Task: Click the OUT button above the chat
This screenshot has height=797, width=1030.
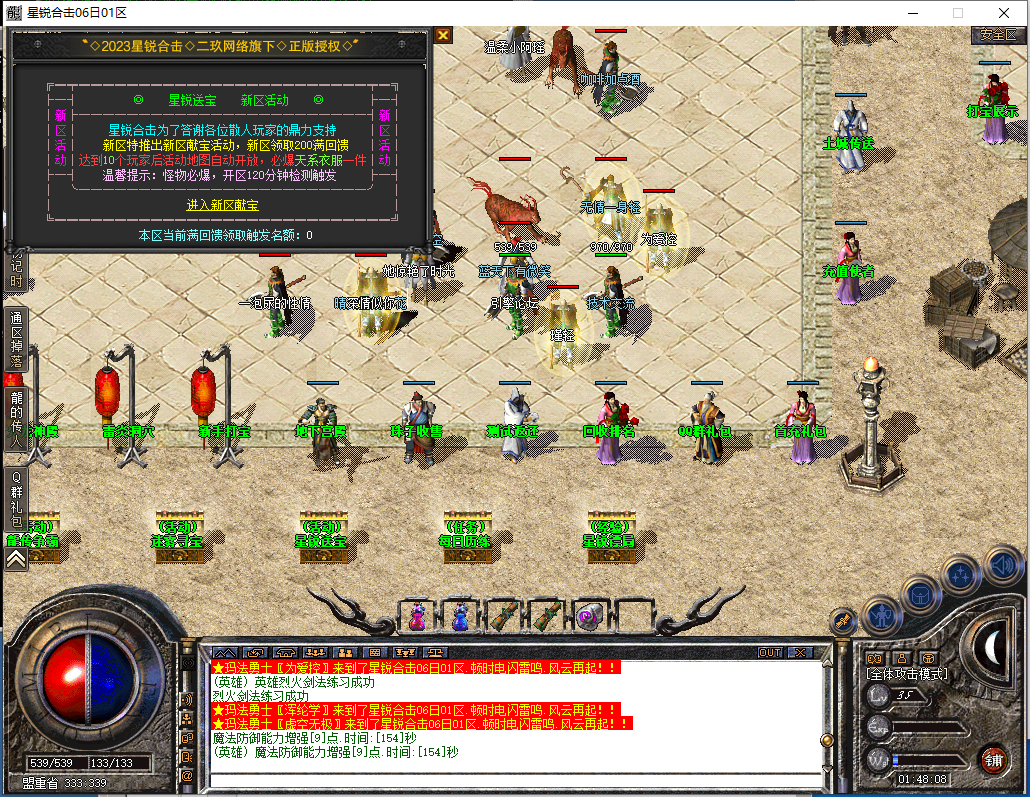Action: click(x=769, y=652)
